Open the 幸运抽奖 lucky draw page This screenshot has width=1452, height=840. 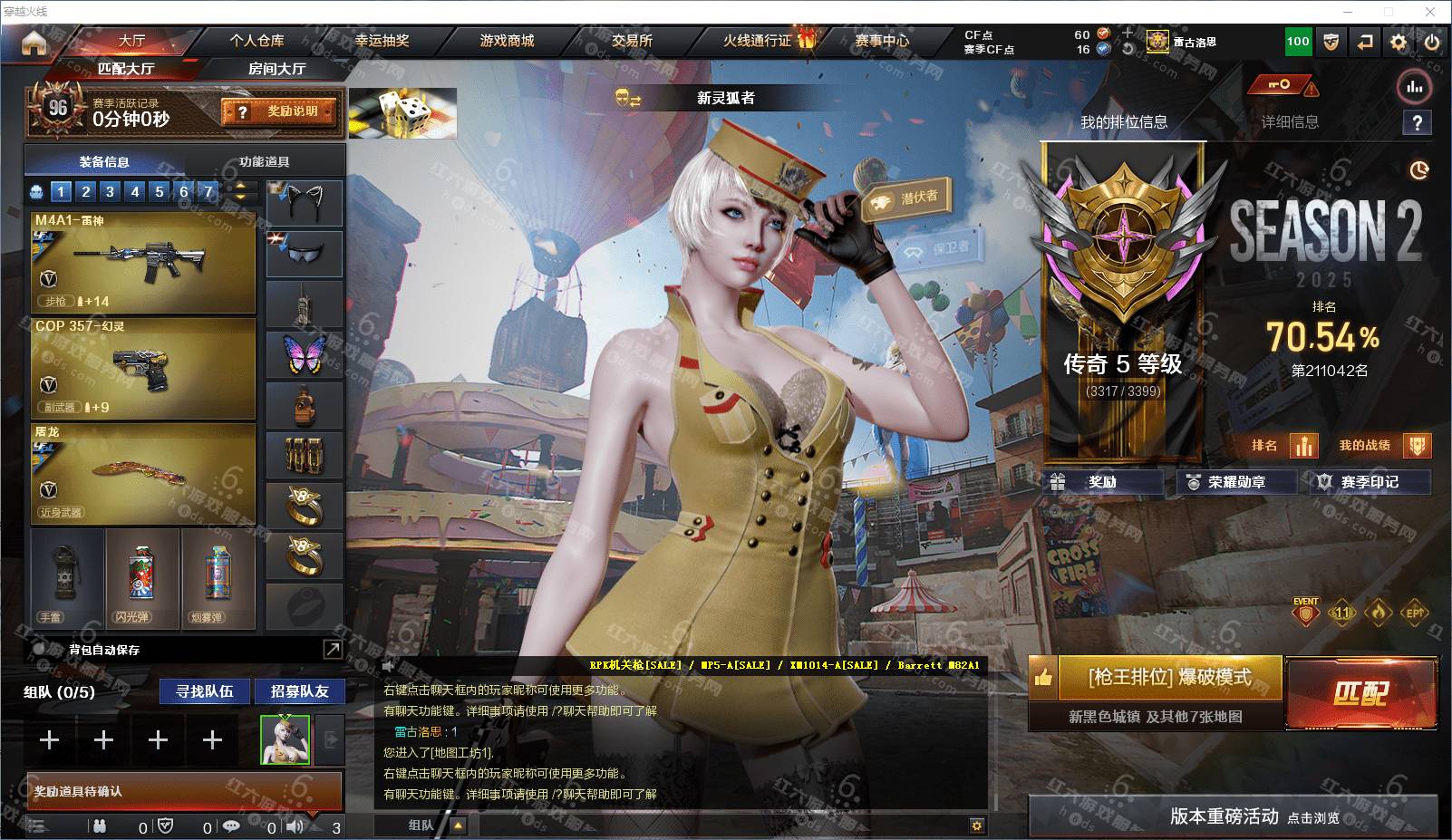(382, 41)
